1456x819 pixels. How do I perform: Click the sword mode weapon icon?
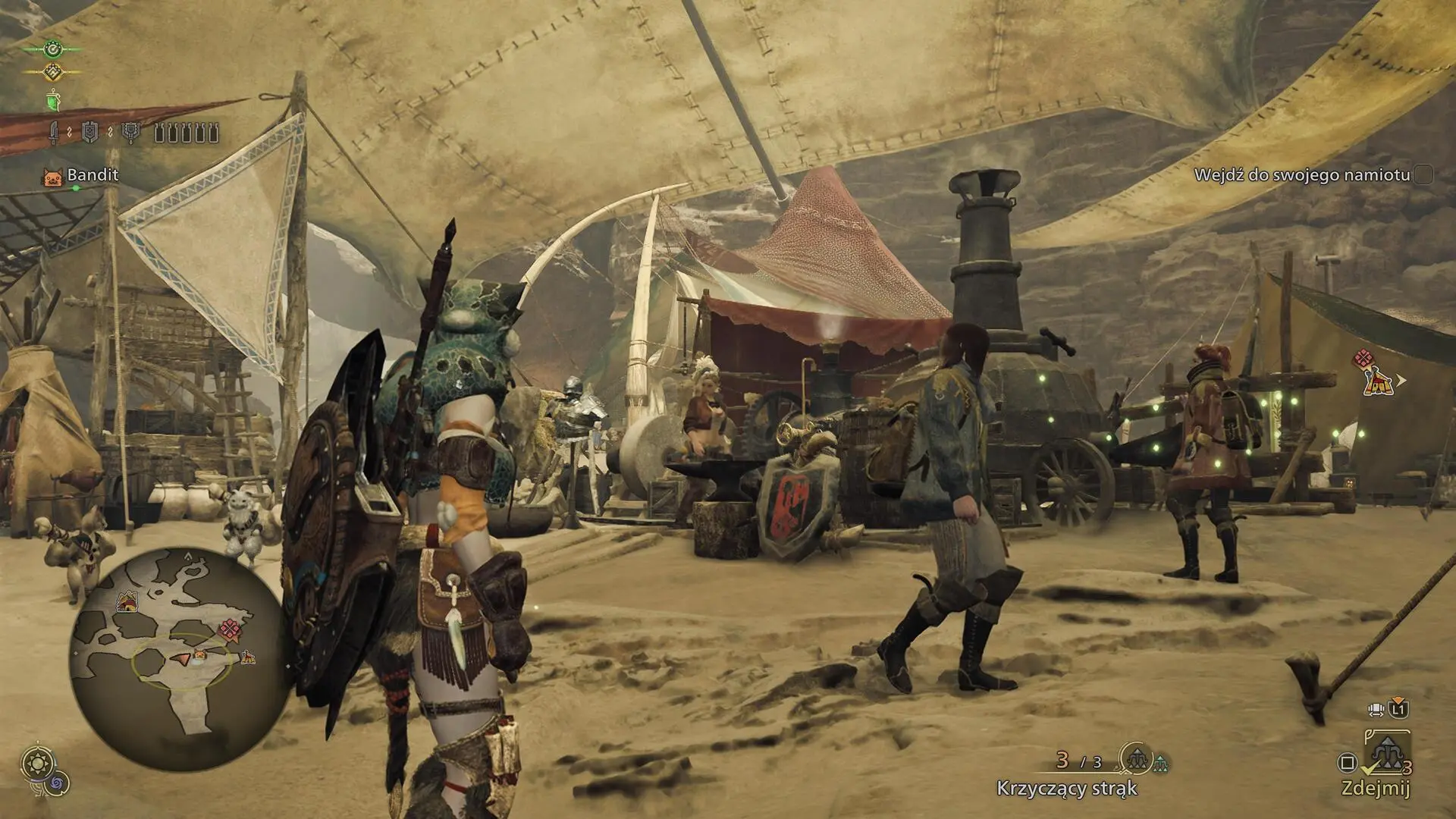pos(55,133)
